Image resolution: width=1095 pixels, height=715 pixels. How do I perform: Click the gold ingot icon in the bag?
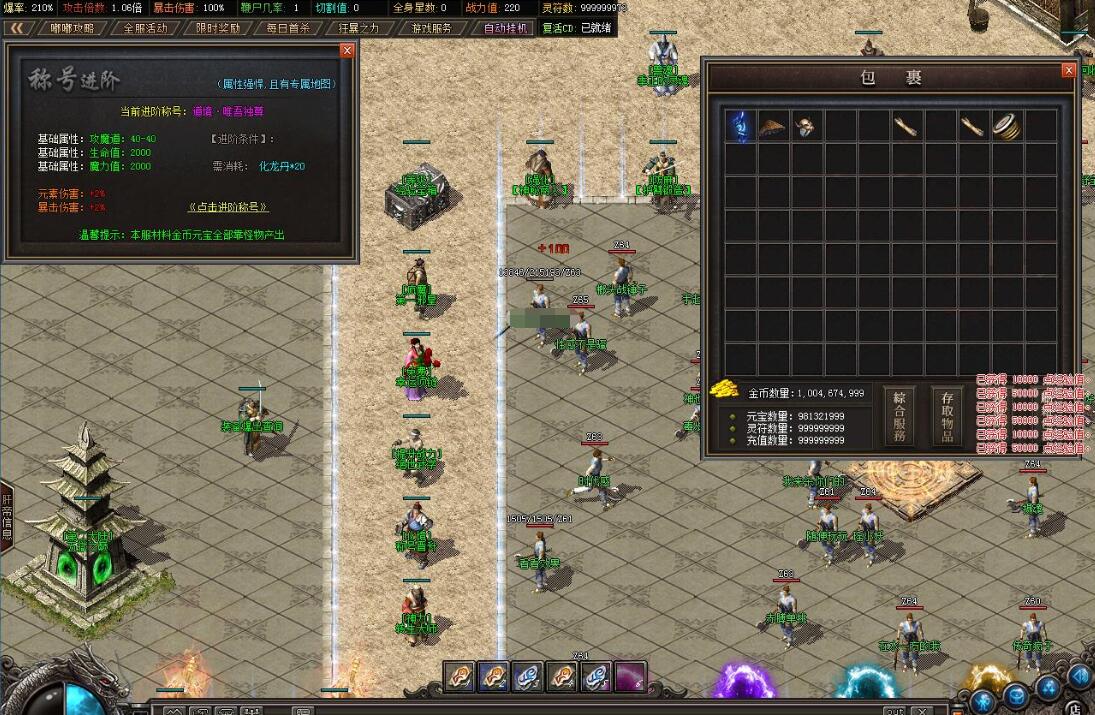723,389
